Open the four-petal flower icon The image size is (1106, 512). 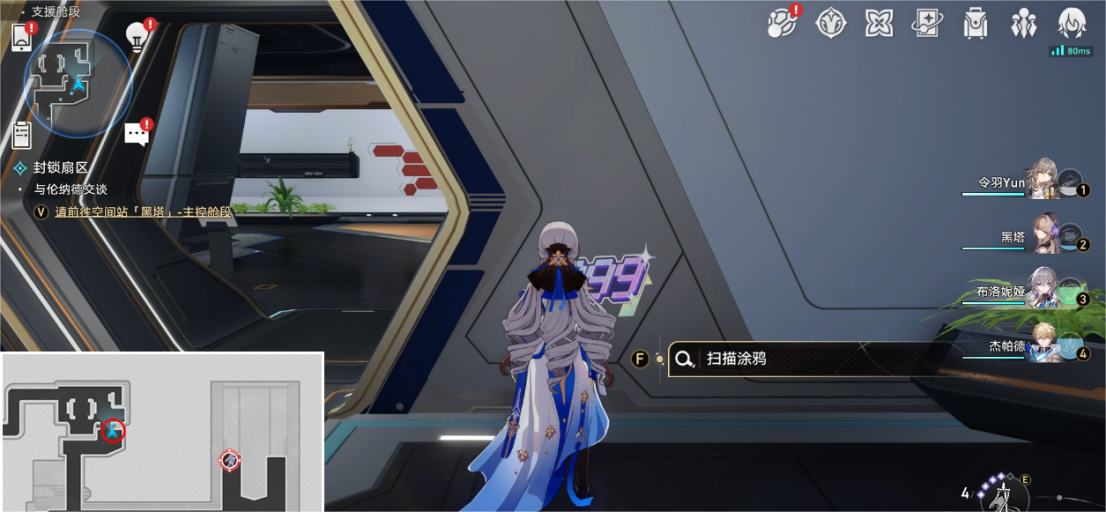[x=879, y=22]
